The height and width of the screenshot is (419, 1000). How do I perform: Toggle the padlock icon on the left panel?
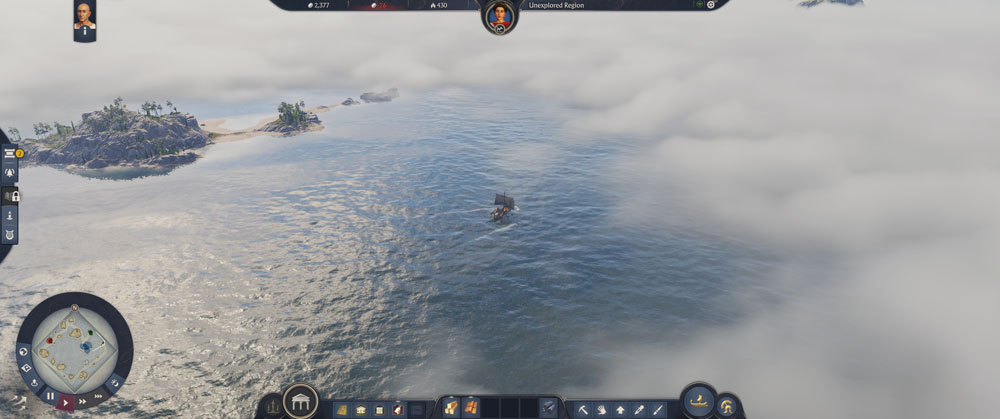click(x=11, y=196)
